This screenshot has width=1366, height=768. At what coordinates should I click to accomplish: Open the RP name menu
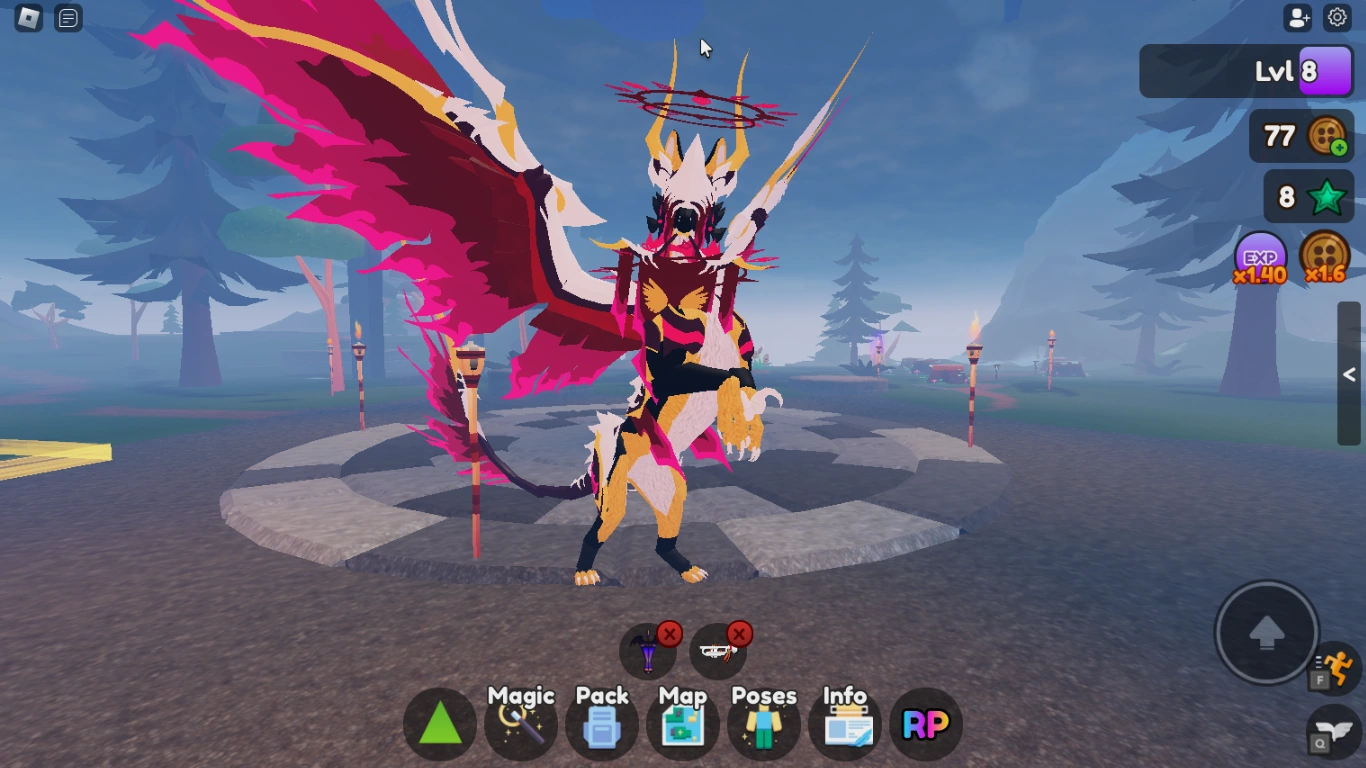[925, 723]
